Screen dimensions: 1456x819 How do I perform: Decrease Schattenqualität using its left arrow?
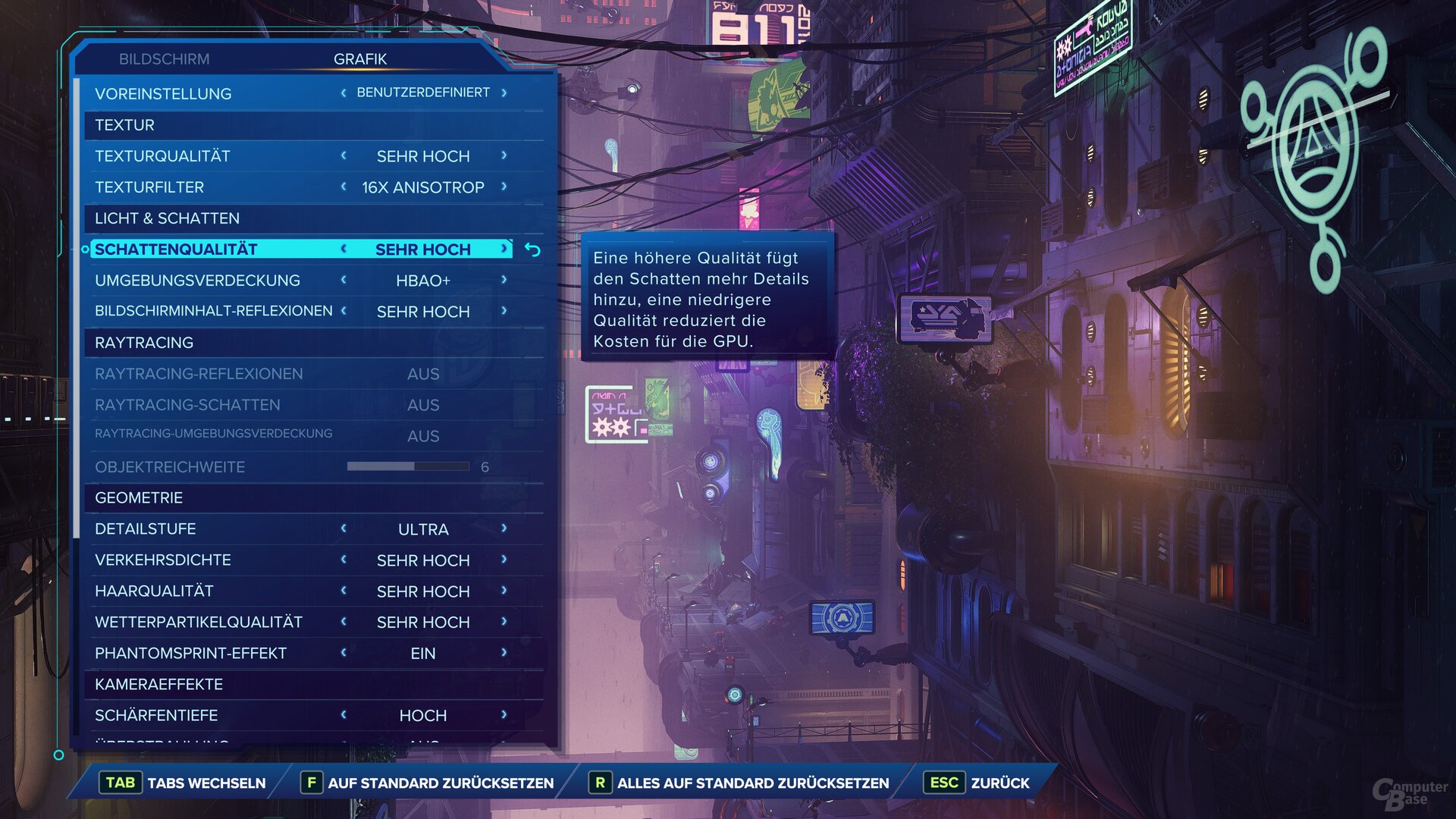click(x=344, y=249)
